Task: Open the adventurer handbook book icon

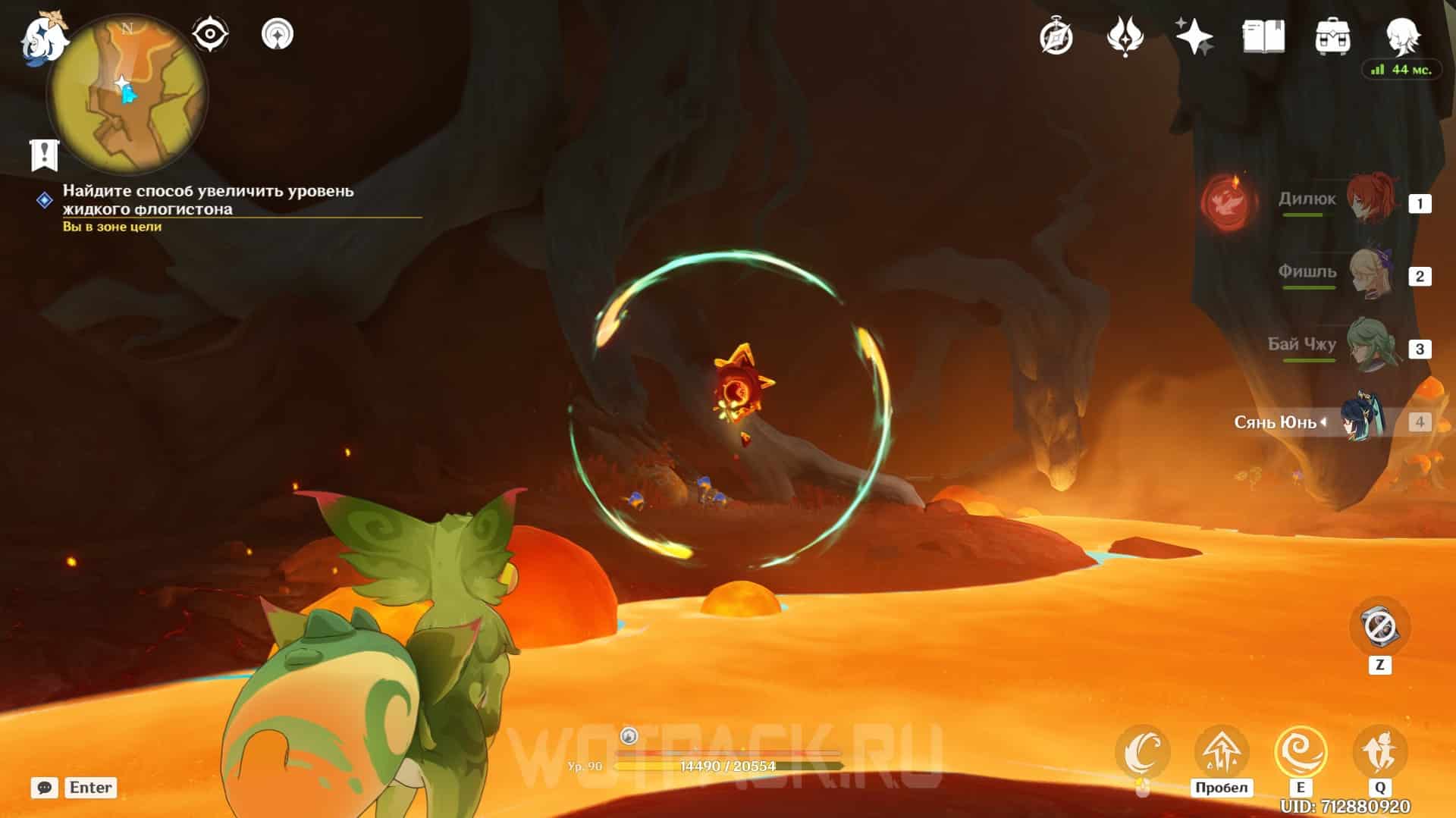Action: point(1263,36)
